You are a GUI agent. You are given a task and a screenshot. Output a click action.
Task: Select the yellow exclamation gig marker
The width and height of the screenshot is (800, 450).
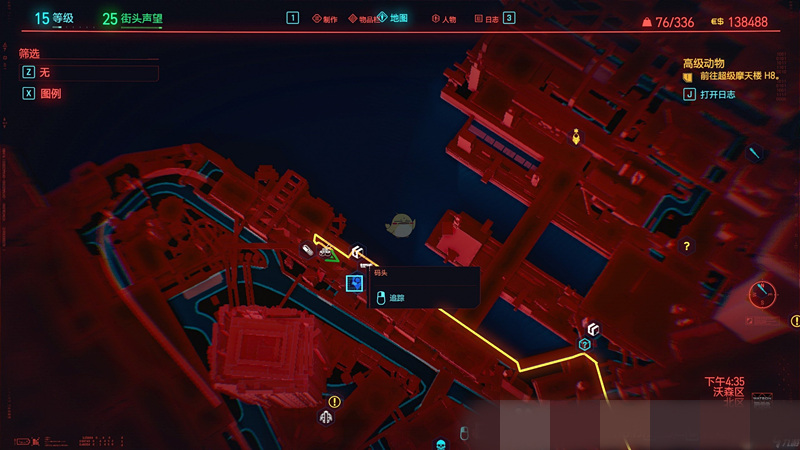(334, 402)
